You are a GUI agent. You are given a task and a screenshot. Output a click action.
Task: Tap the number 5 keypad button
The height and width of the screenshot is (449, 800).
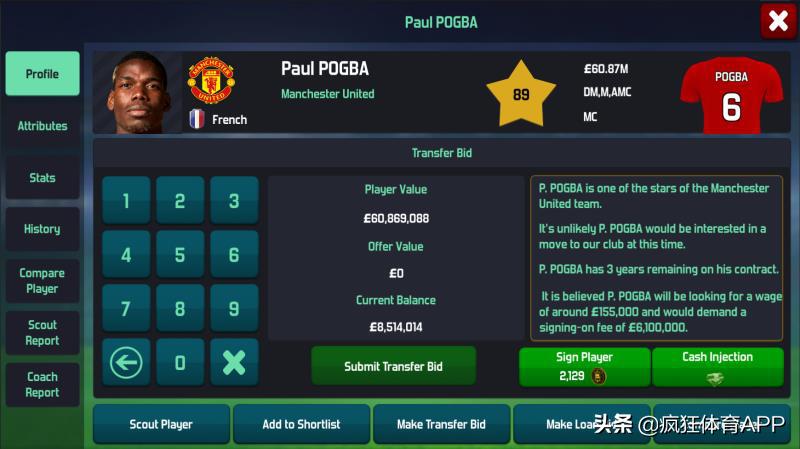(x=180, y=255)
